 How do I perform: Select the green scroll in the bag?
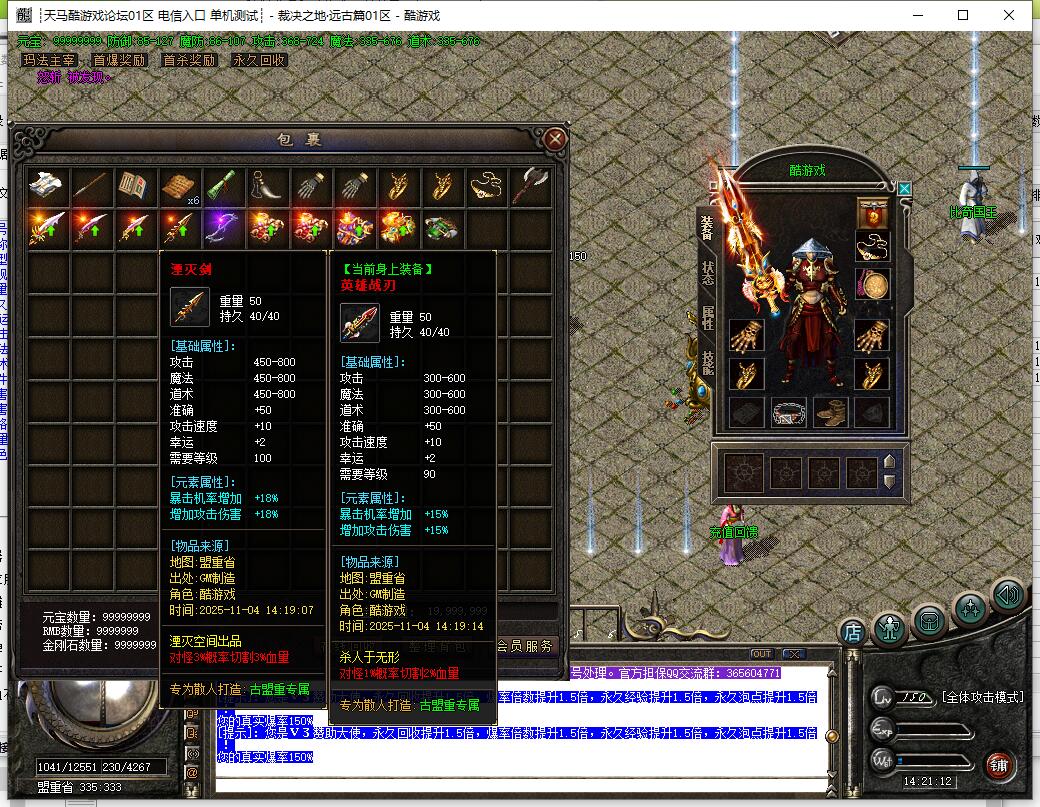click(223, 185)
